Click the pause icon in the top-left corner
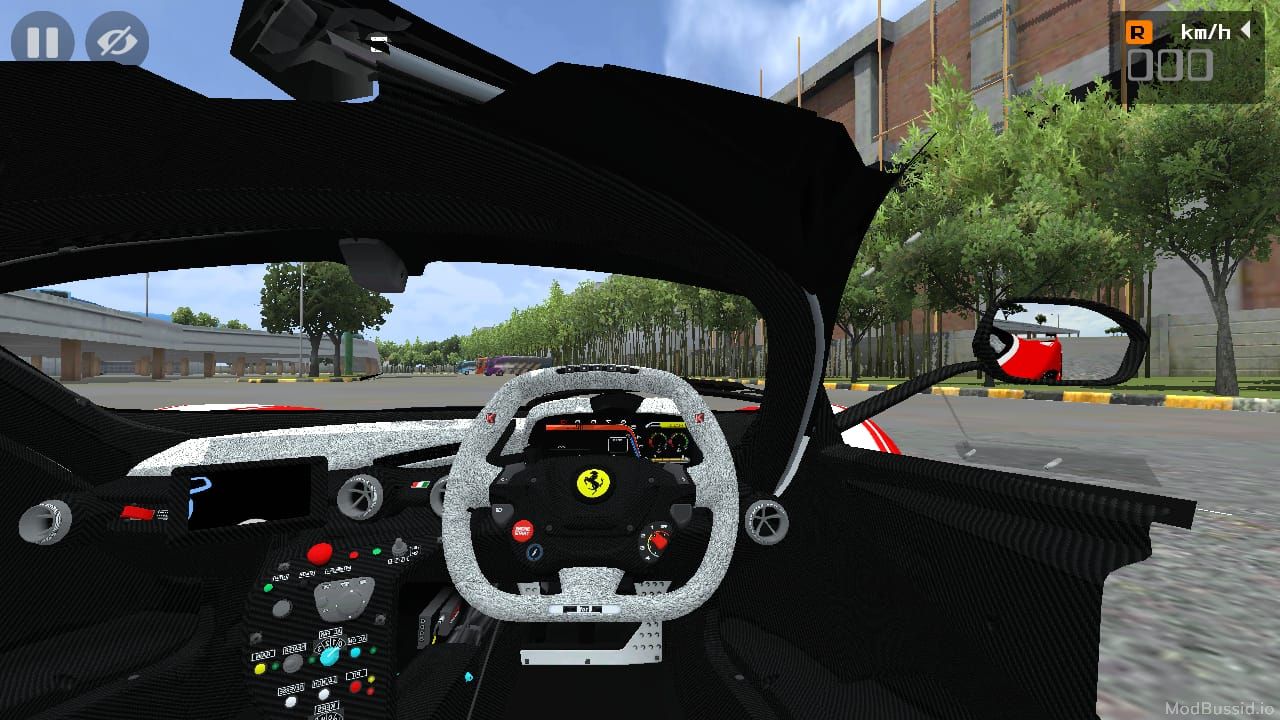1280x720 pixels. [42, 42]
